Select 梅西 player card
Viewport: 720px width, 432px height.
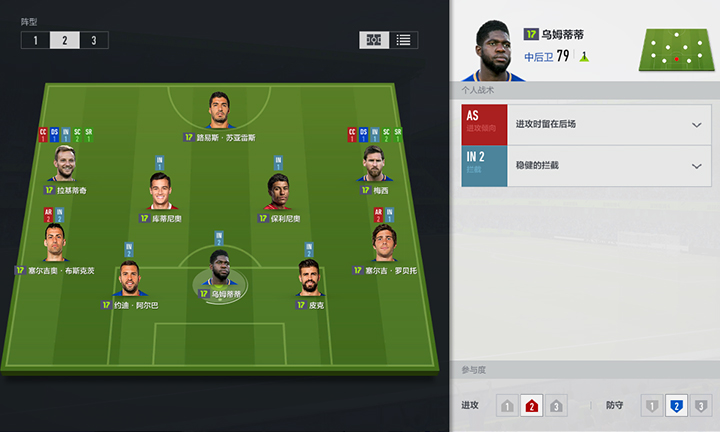[375, 164]
